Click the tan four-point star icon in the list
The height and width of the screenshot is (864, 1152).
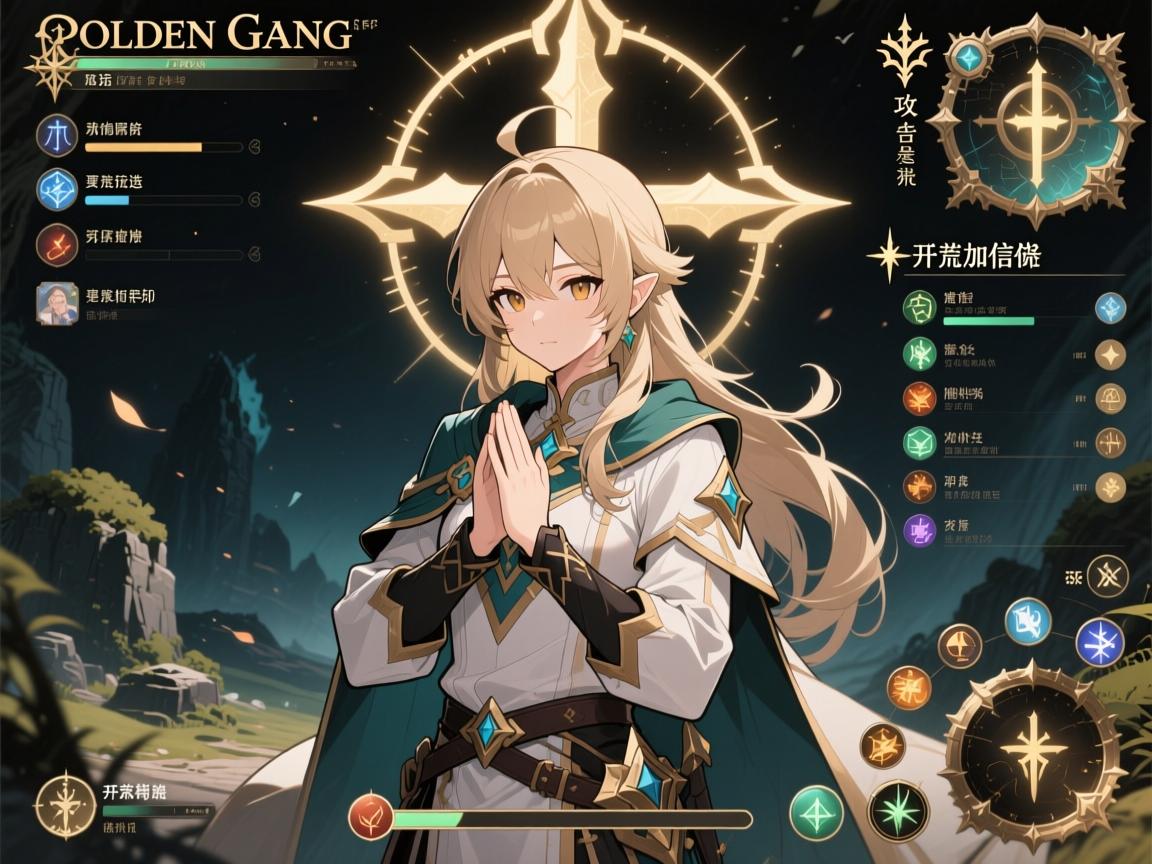(1111, 353)
